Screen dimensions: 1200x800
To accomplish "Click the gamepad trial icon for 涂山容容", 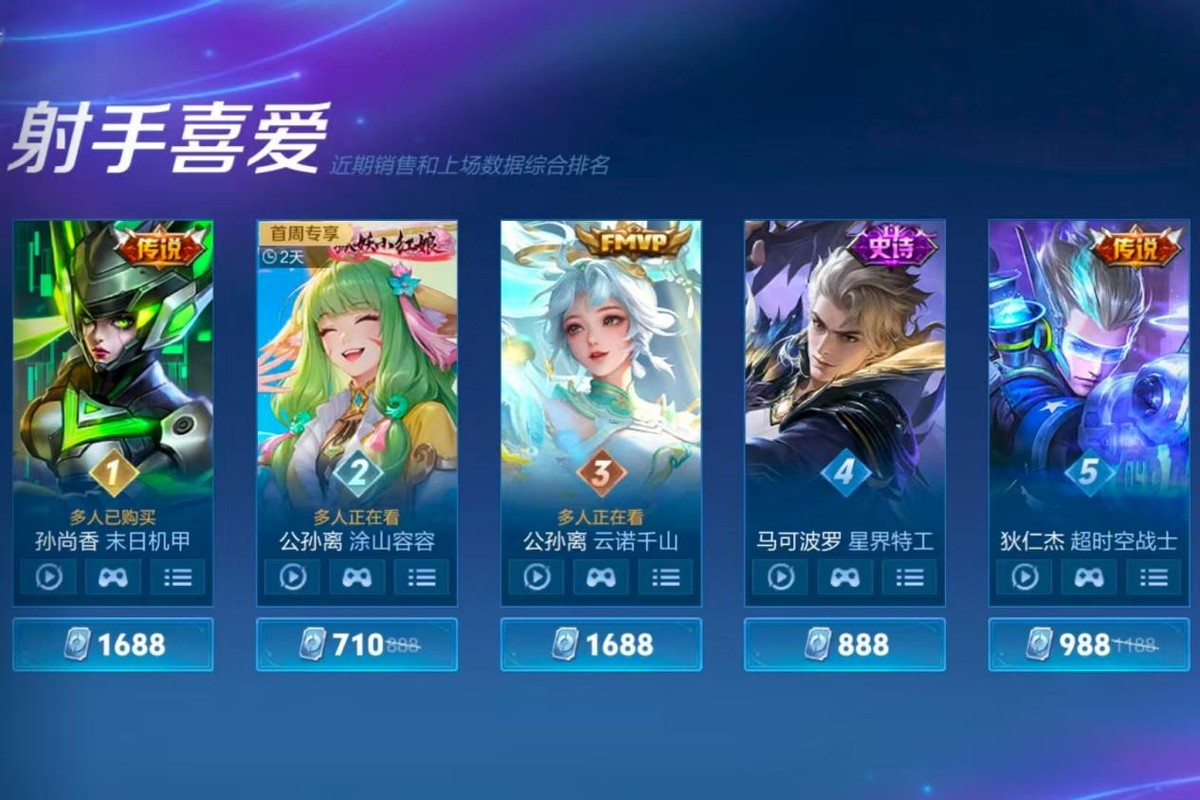I will pyautogui.click(x=357, y=577).
